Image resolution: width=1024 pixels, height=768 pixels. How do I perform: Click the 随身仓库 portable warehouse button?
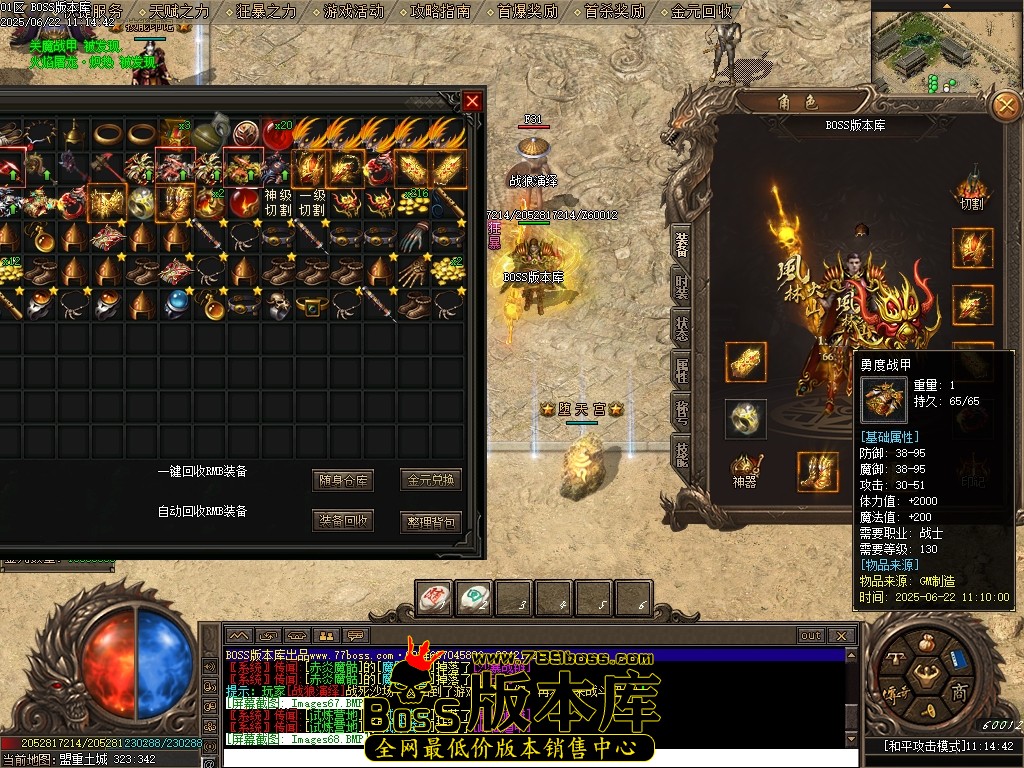coord(343,480)
